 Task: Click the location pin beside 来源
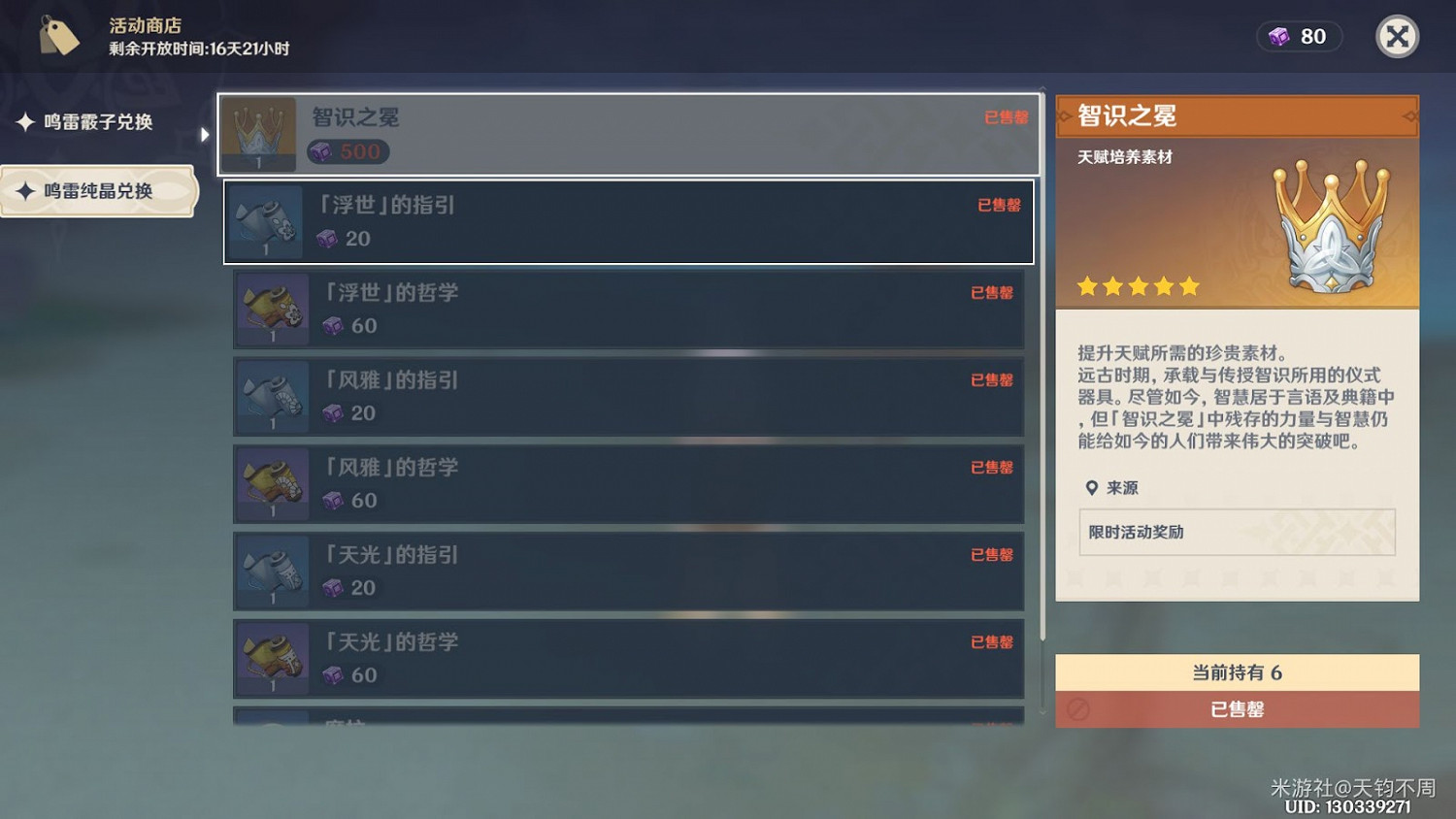tap(1092, 488)
